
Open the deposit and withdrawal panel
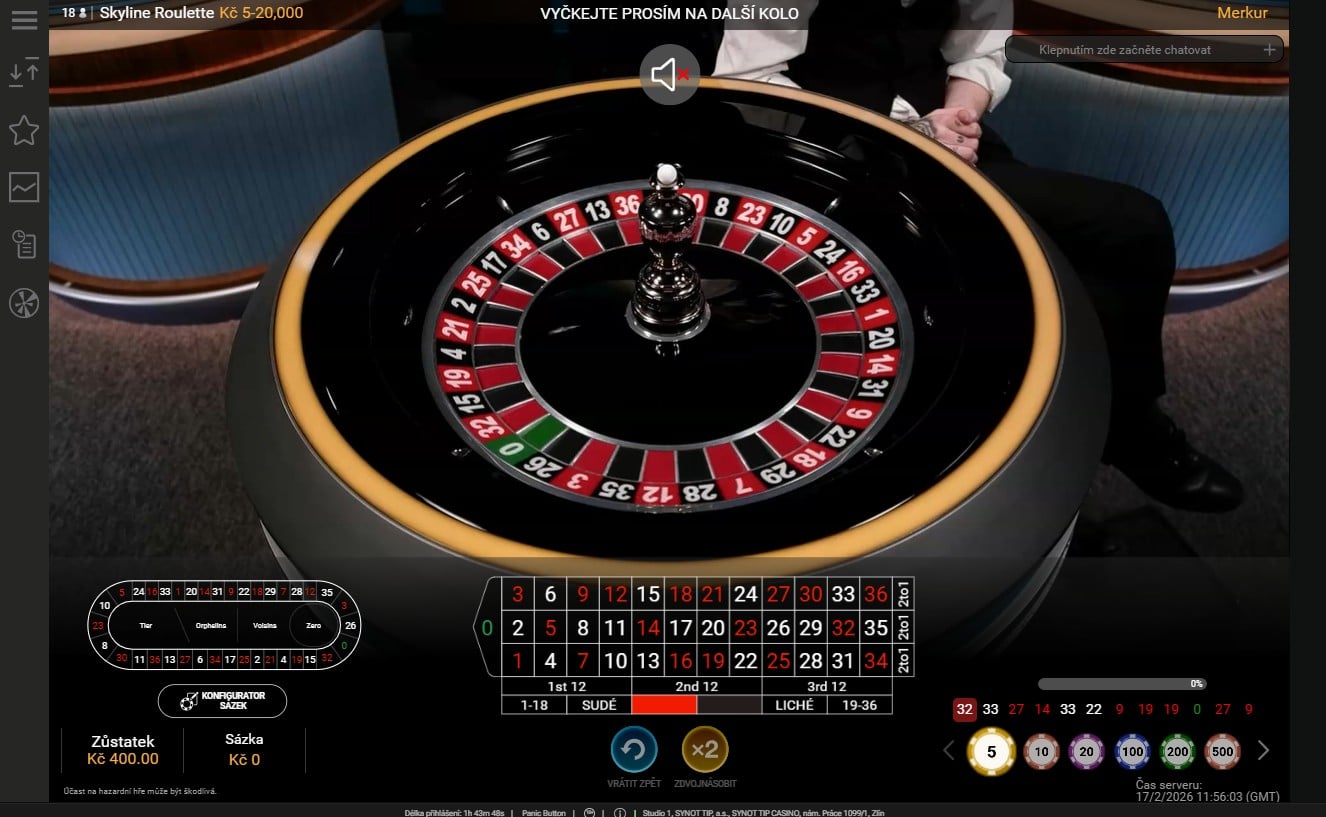tap(24, 72)
